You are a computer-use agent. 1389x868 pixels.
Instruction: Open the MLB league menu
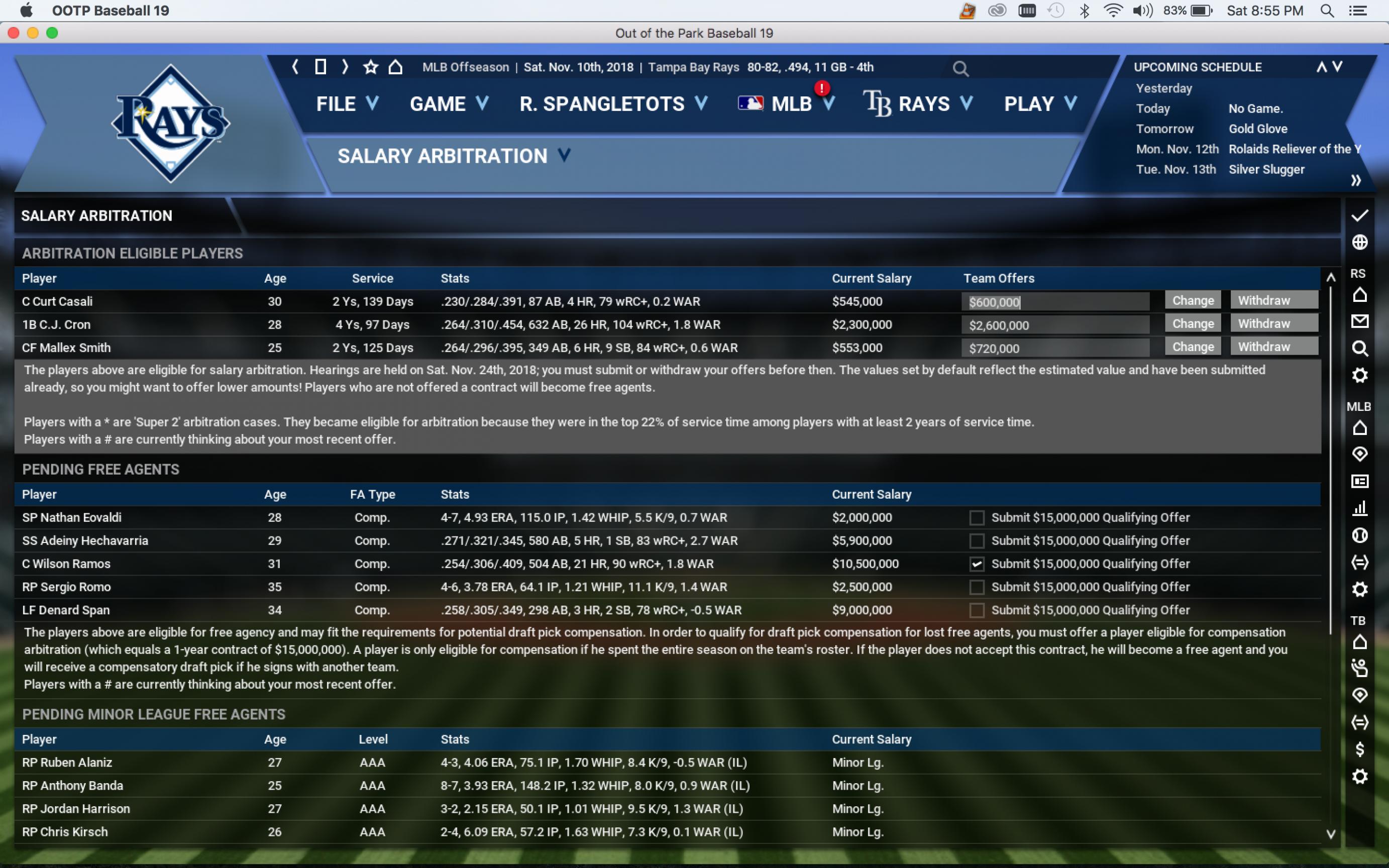pos(786,104)
